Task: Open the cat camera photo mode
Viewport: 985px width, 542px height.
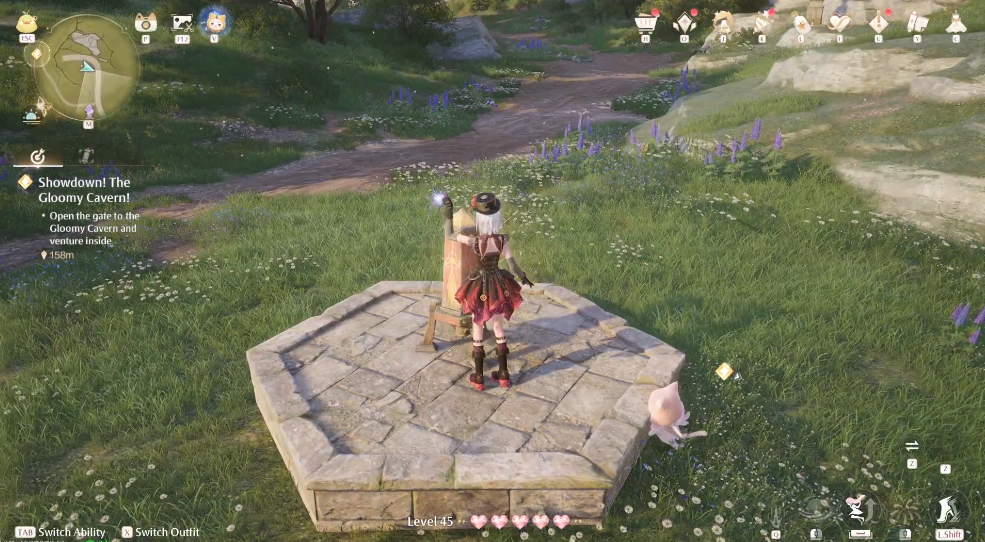Action: 146,22
